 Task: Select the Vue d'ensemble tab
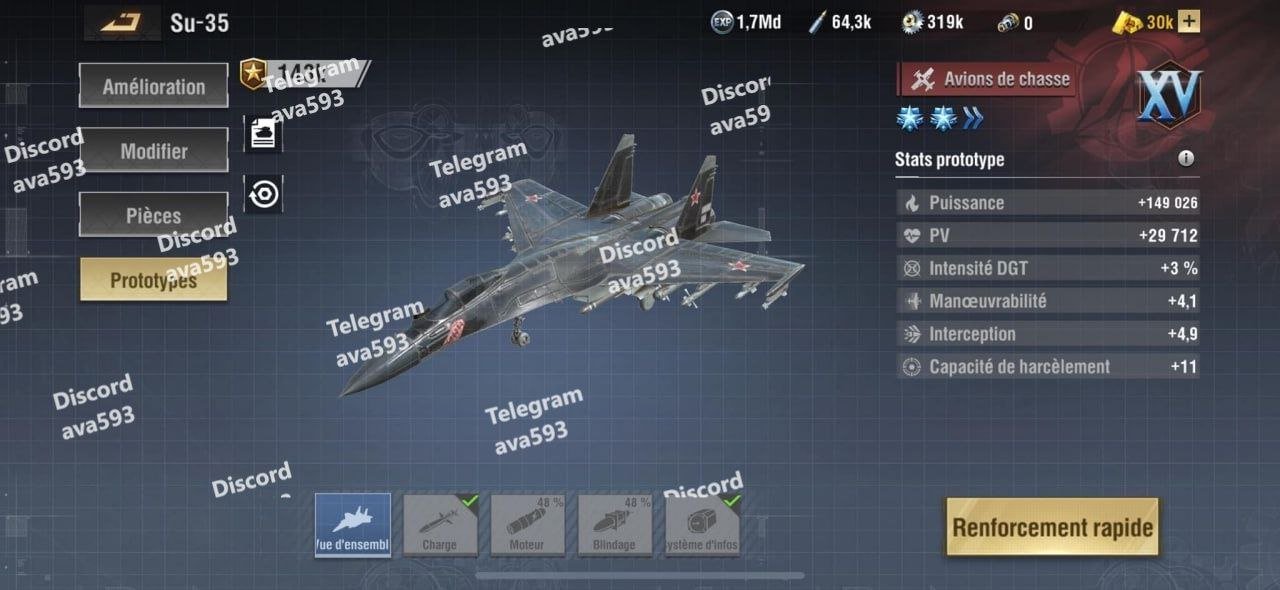pos(353,525)
